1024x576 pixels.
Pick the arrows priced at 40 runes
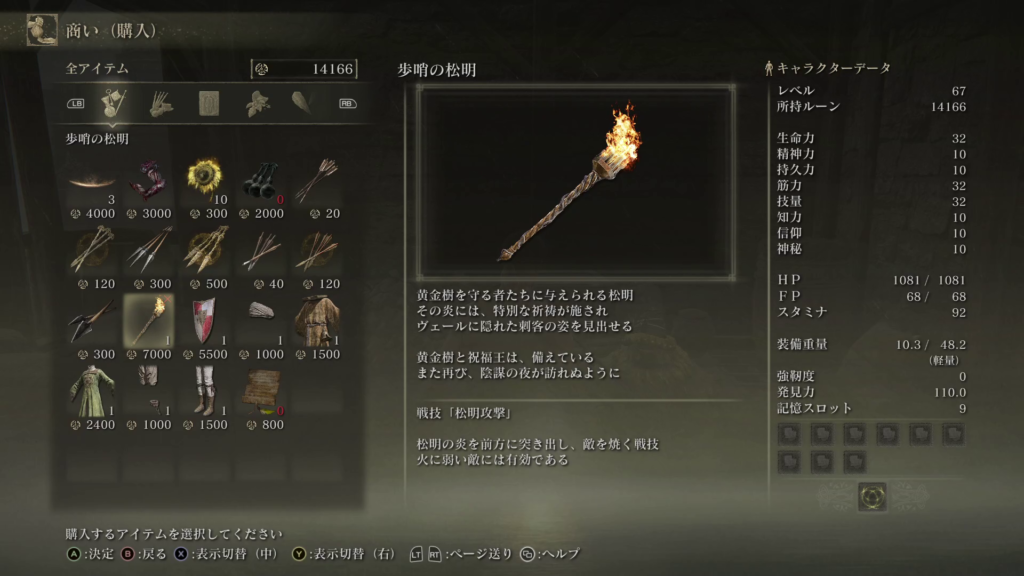click(261, 251)
